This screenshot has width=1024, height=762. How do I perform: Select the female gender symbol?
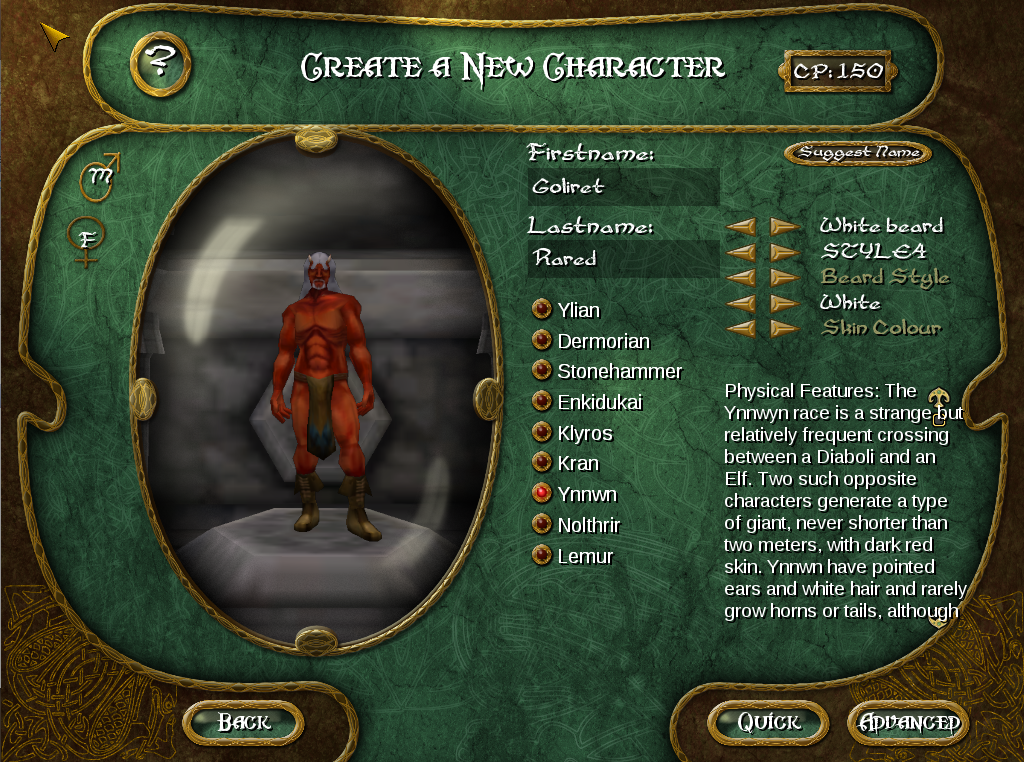coord(87,240)
